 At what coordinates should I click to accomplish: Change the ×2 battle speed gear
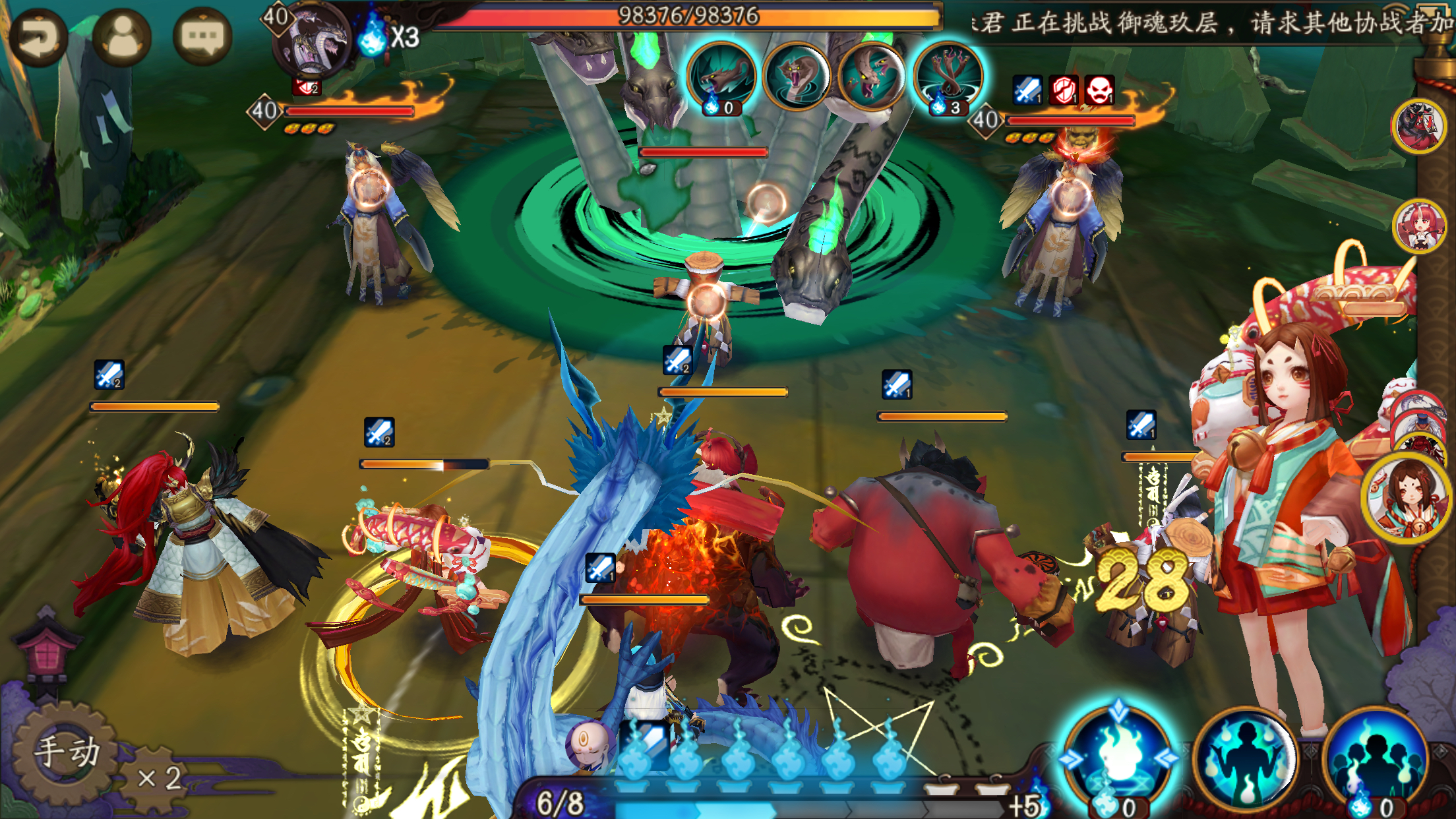pos(158,778)
